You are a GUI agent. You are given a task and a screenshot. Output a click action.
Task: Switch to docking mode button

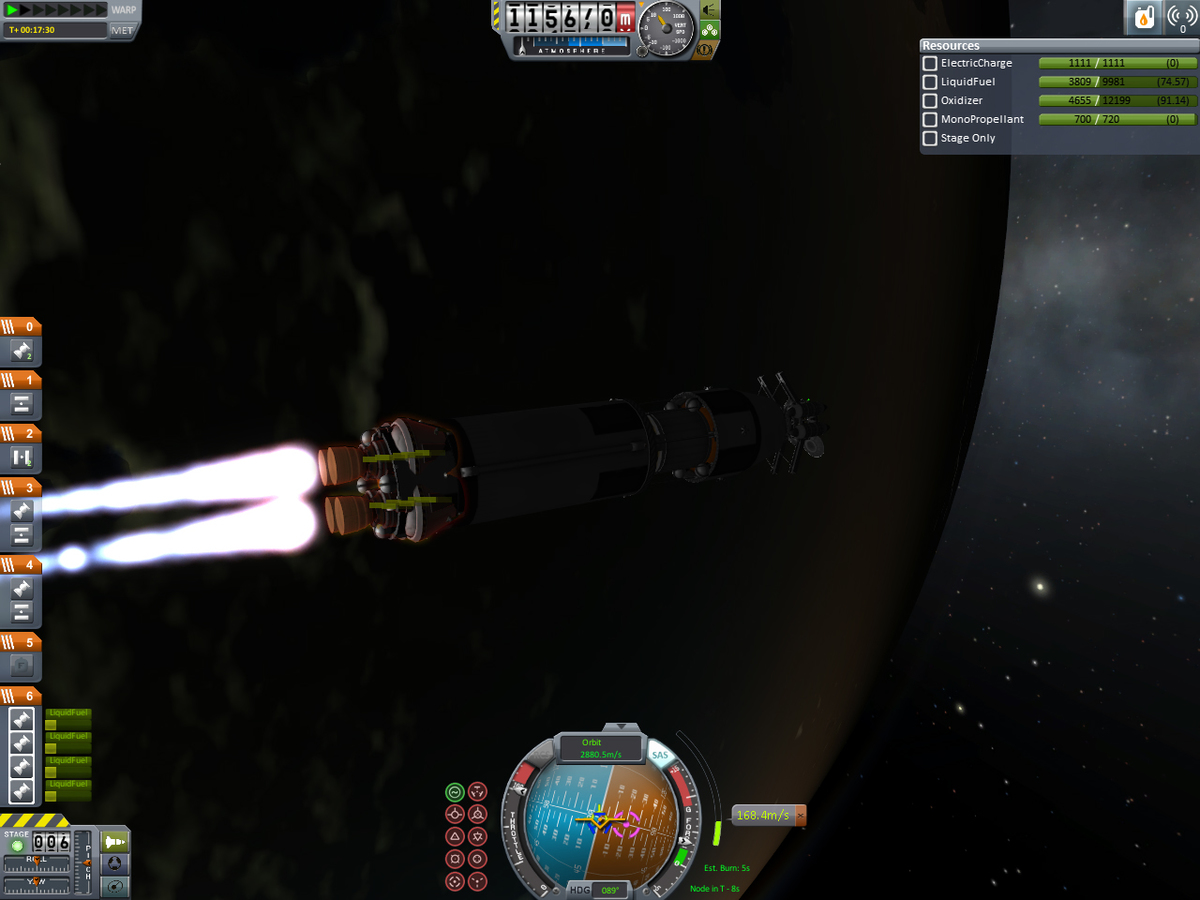(x=115, y=862)
